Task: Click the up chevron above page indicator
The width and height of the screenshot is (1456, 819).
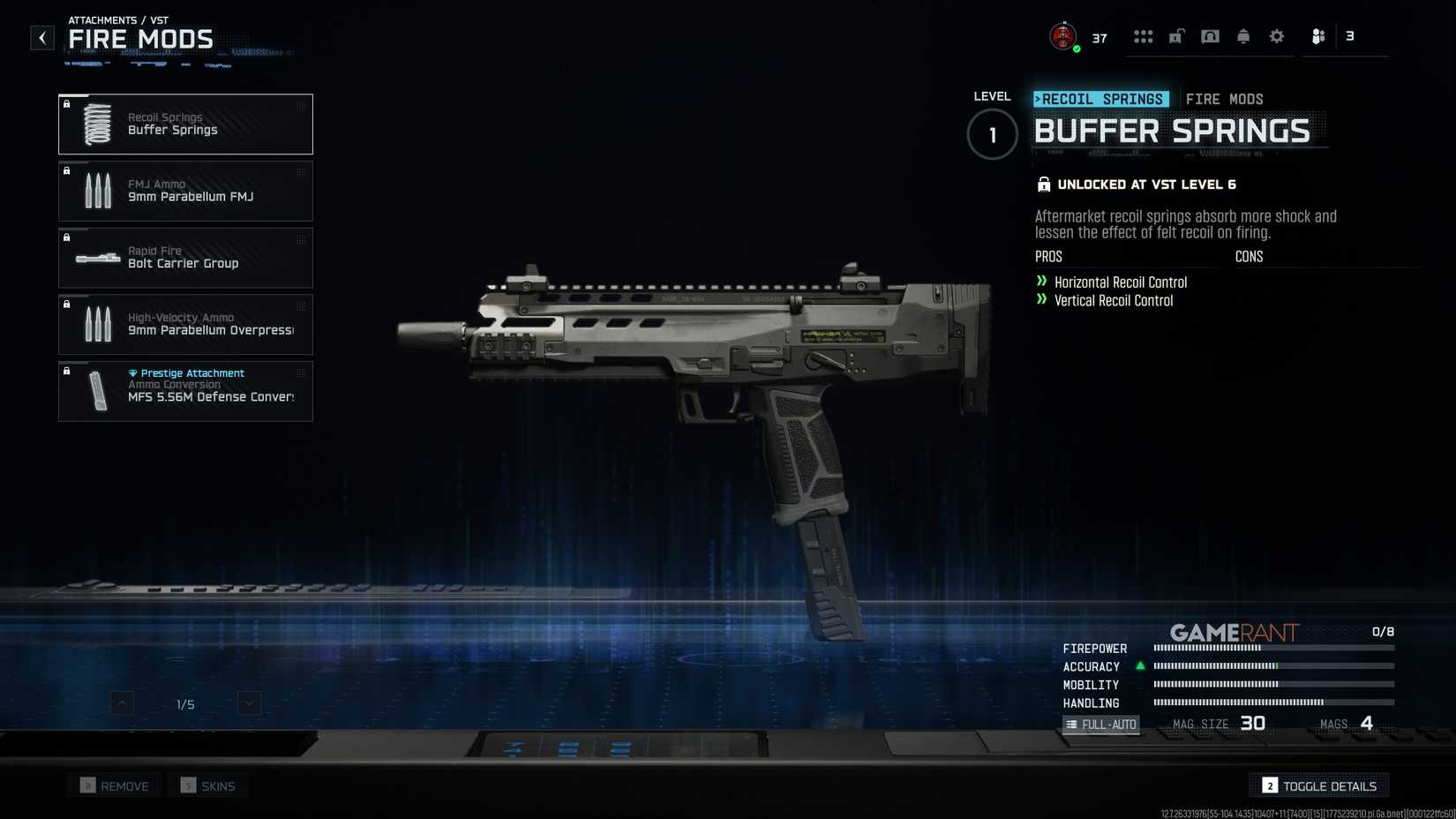Action: [x=120, y=703]
